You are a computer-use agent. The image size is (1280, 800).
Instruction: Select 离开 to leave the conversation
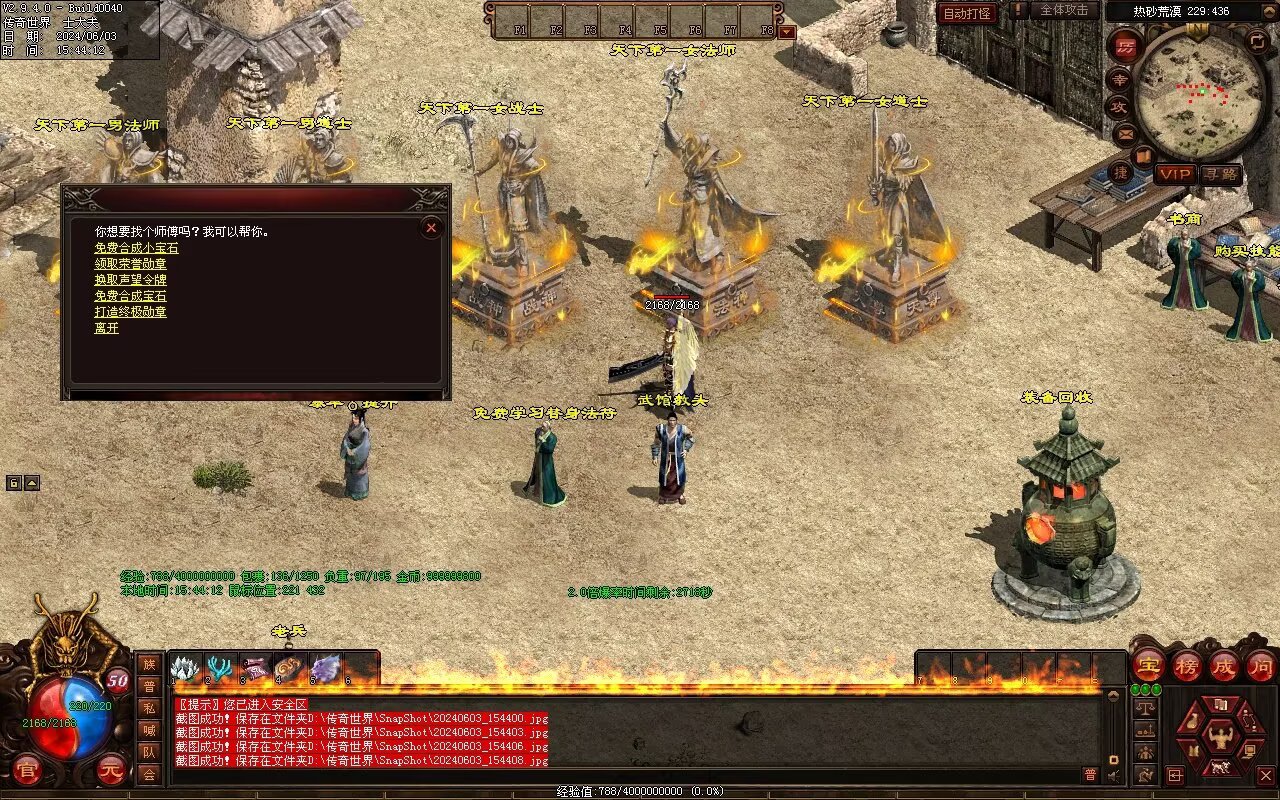click(x=106, y=328)
